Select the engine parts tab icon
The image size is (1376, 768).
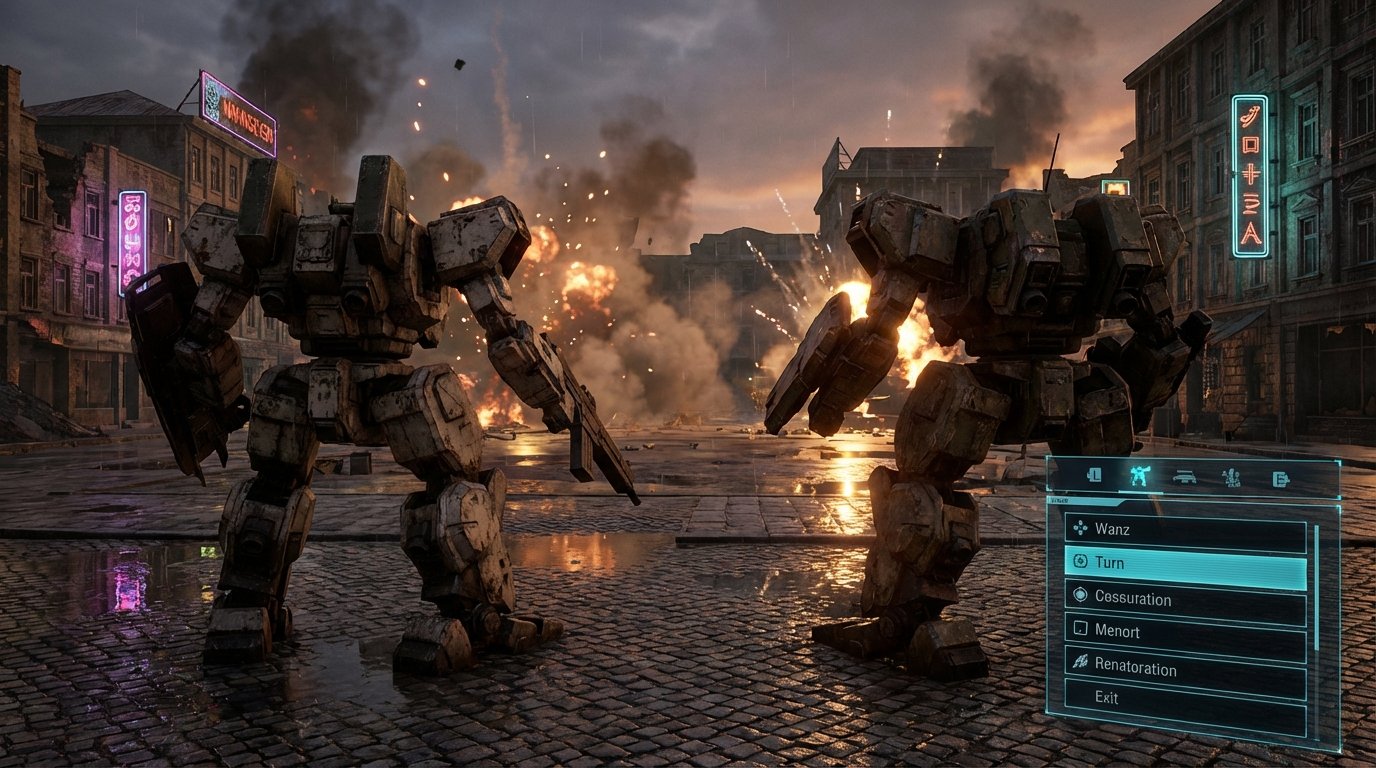coord(1281,477)
